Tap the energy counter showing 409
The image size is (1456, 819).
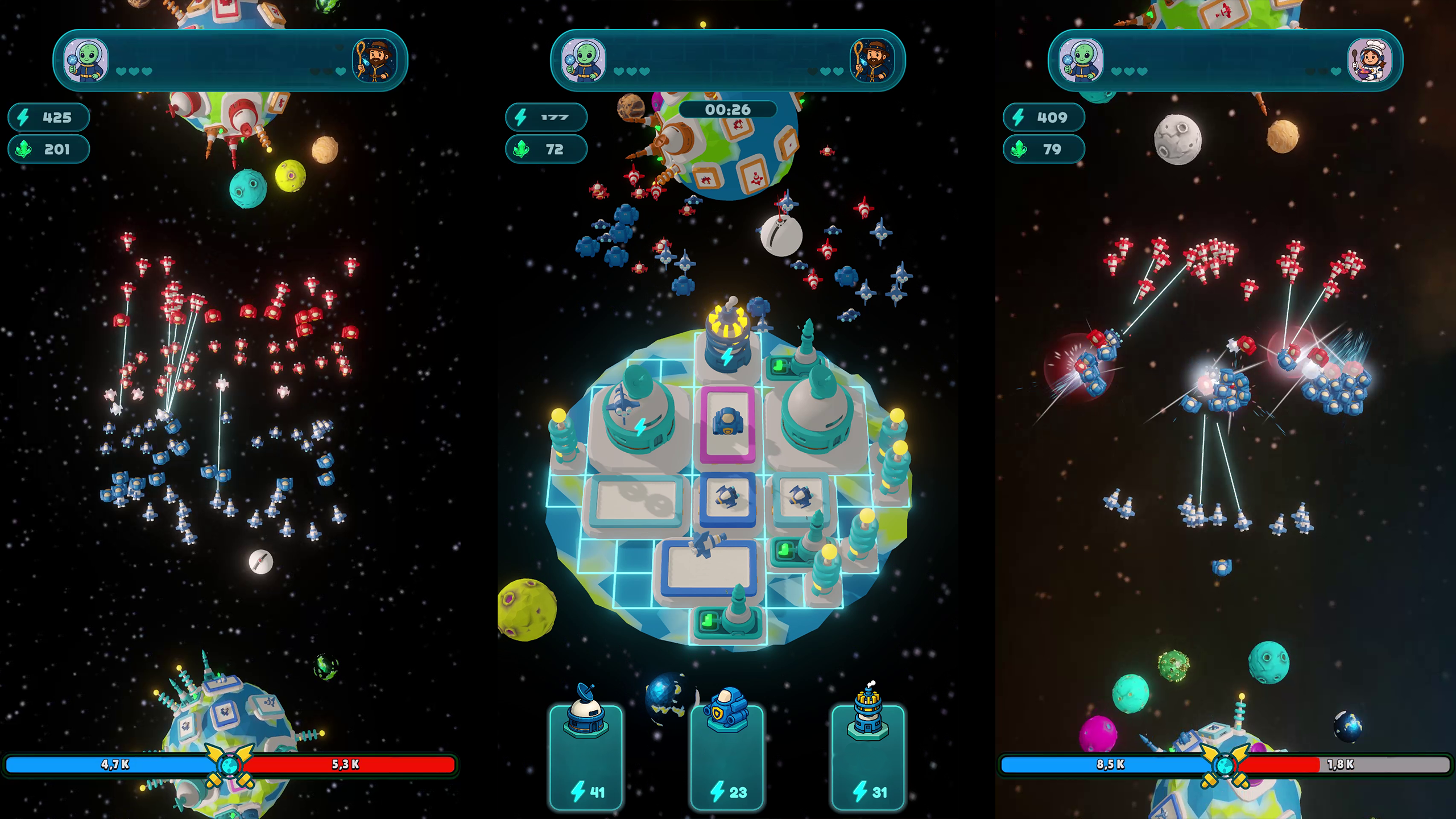1044,118
